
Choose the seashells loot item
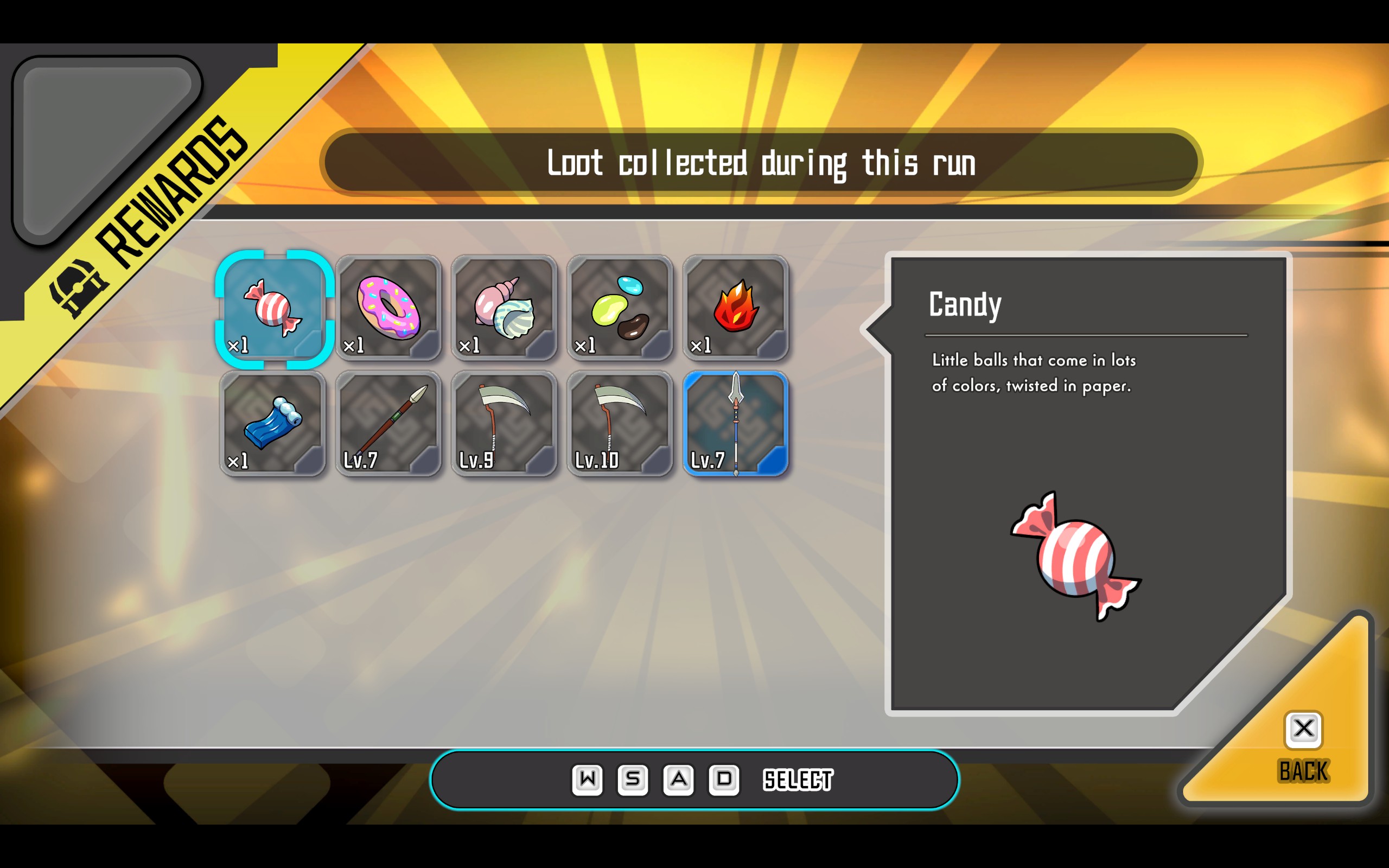(504, 309)
